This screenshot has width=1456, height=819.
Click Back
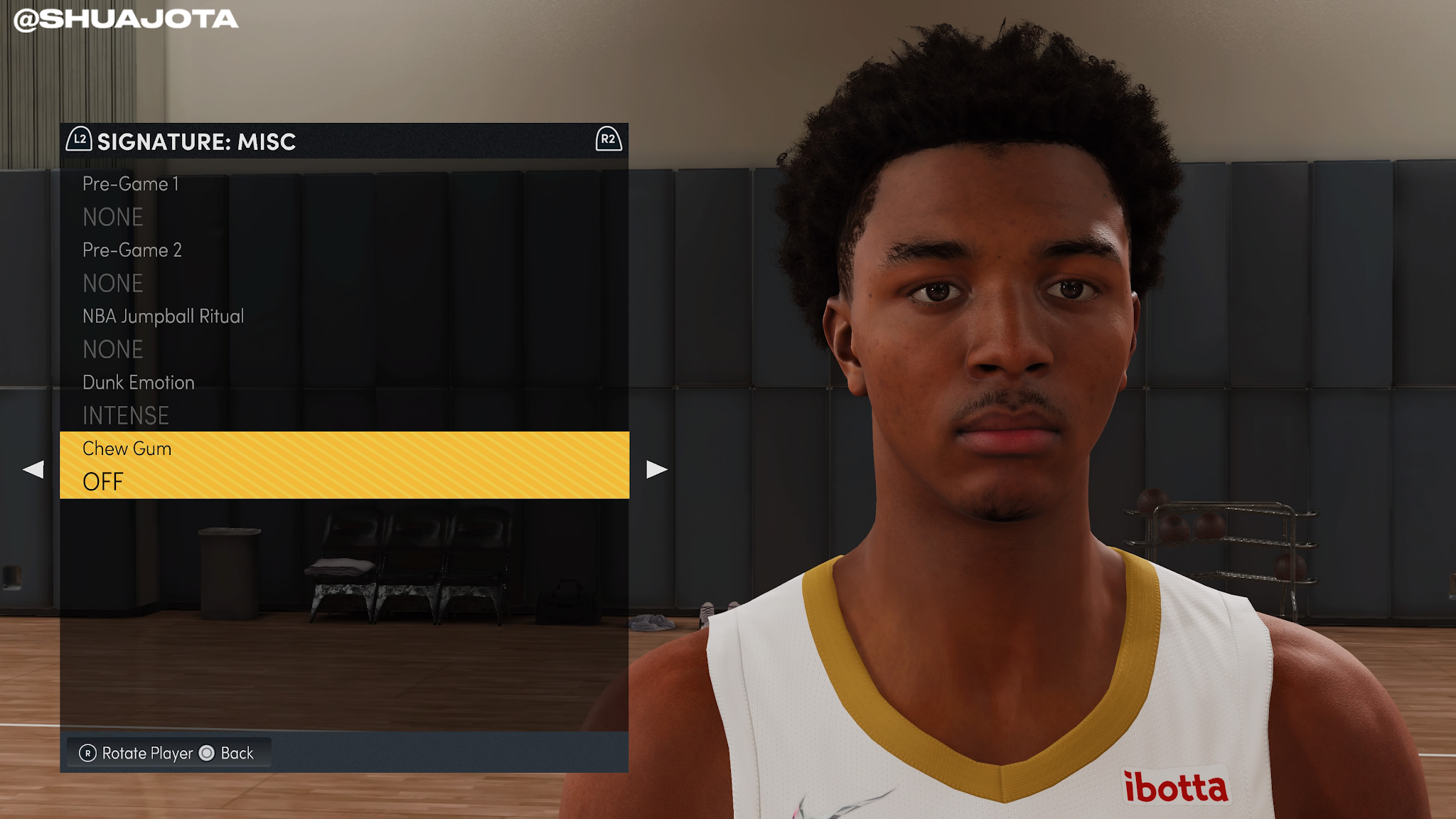click(238, 752)
